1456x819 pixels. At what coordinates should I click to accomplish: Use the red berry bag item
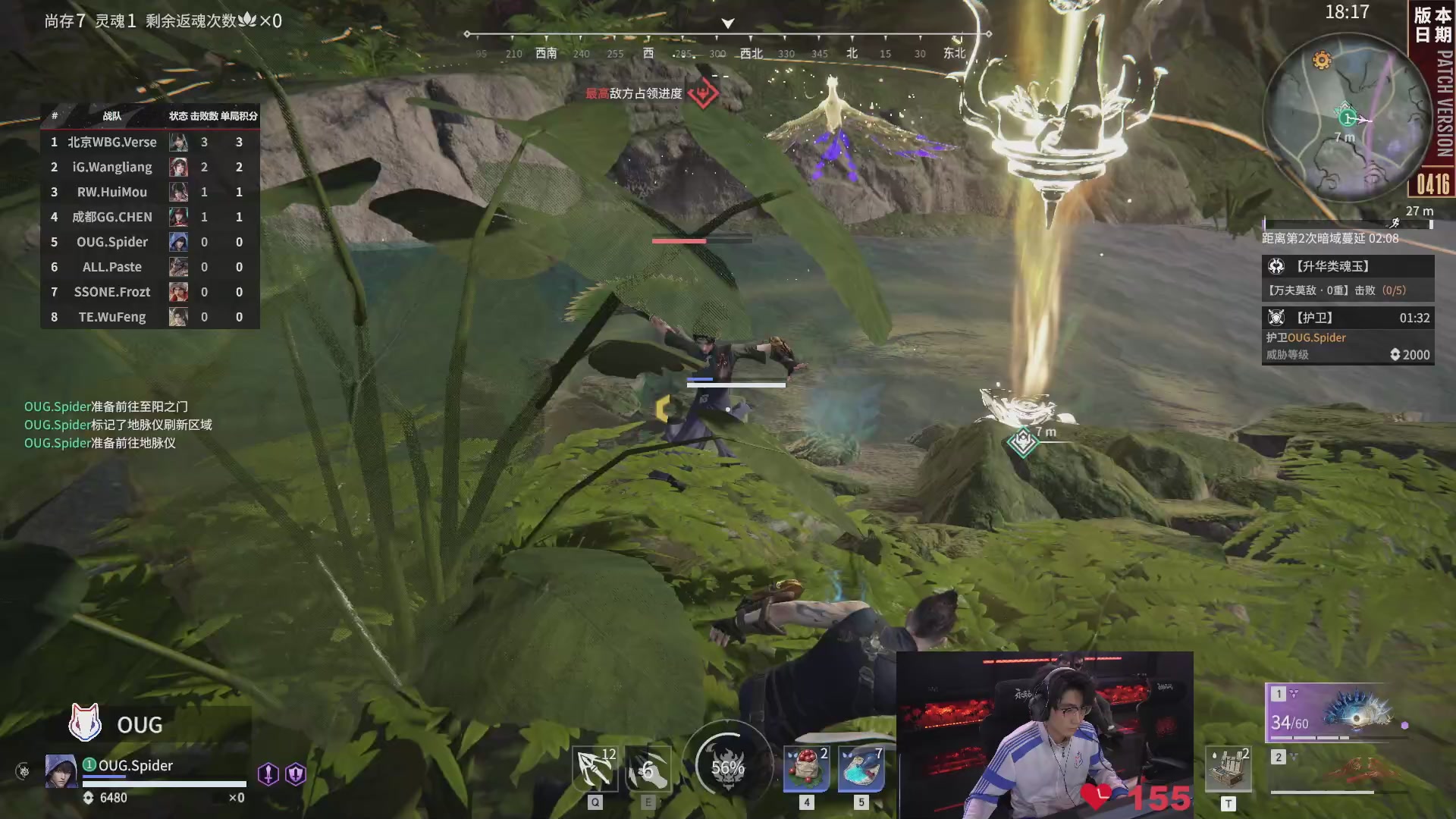(806, 769)
